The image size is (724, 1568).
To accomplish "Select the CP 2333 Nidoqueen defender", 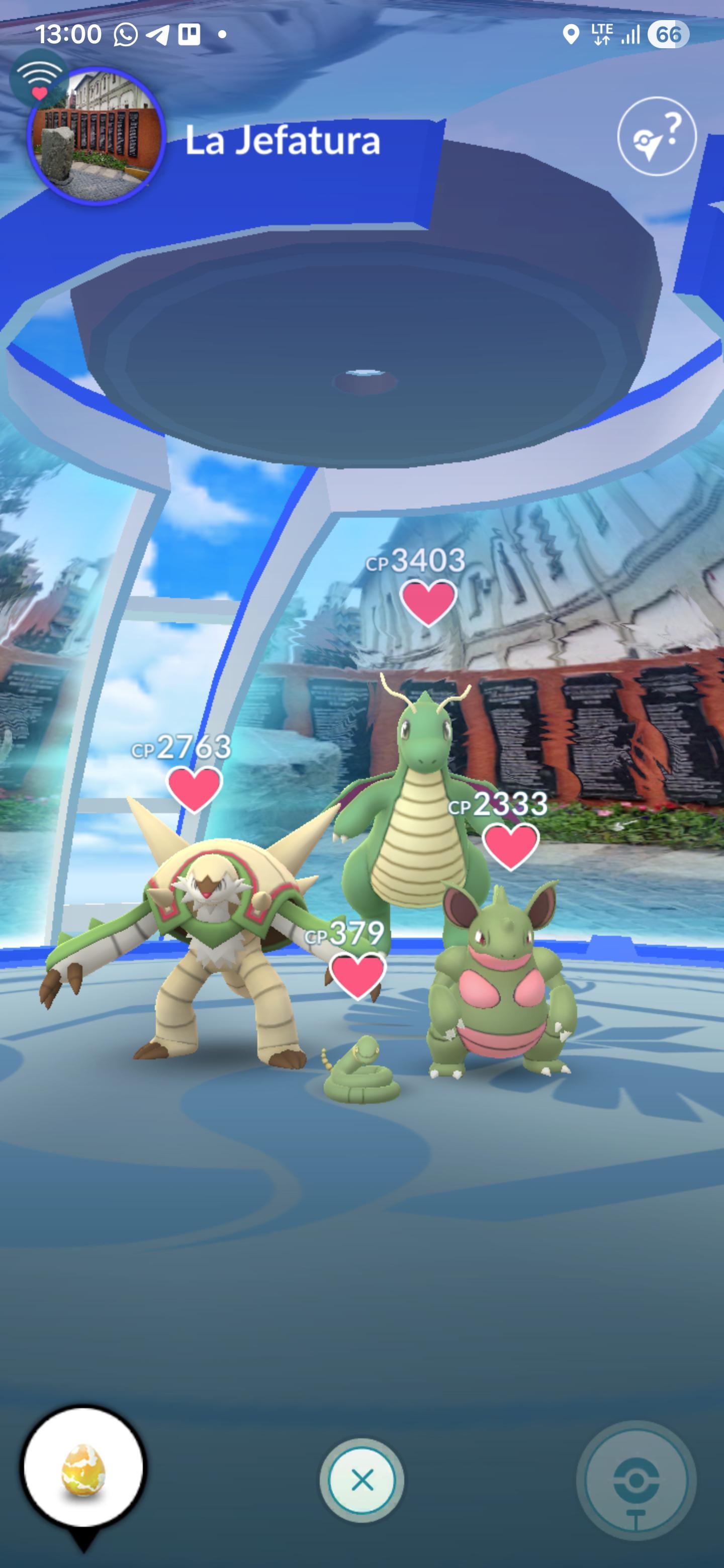I will click(501, 986).
